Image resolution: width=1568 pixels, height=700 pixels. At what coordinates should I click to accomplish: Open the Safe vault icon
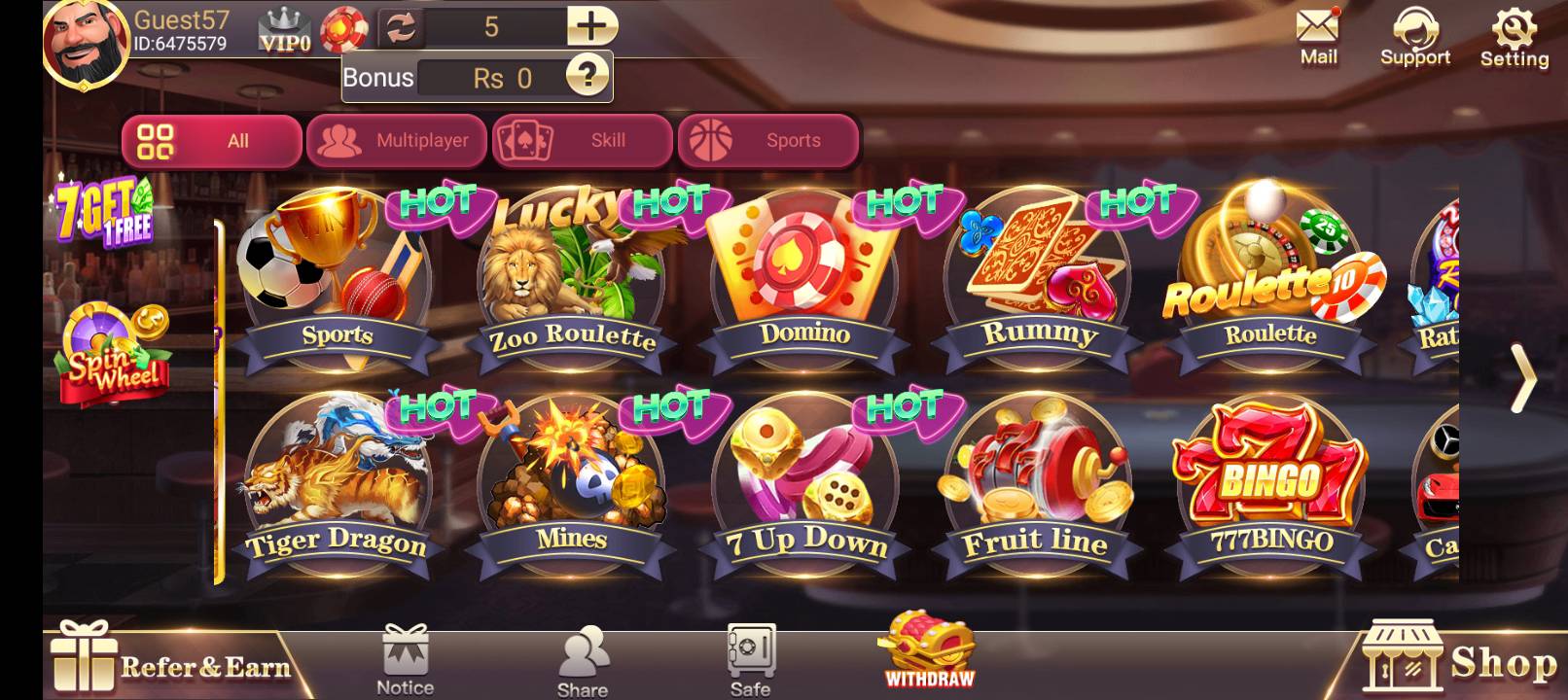coord(748,653)
